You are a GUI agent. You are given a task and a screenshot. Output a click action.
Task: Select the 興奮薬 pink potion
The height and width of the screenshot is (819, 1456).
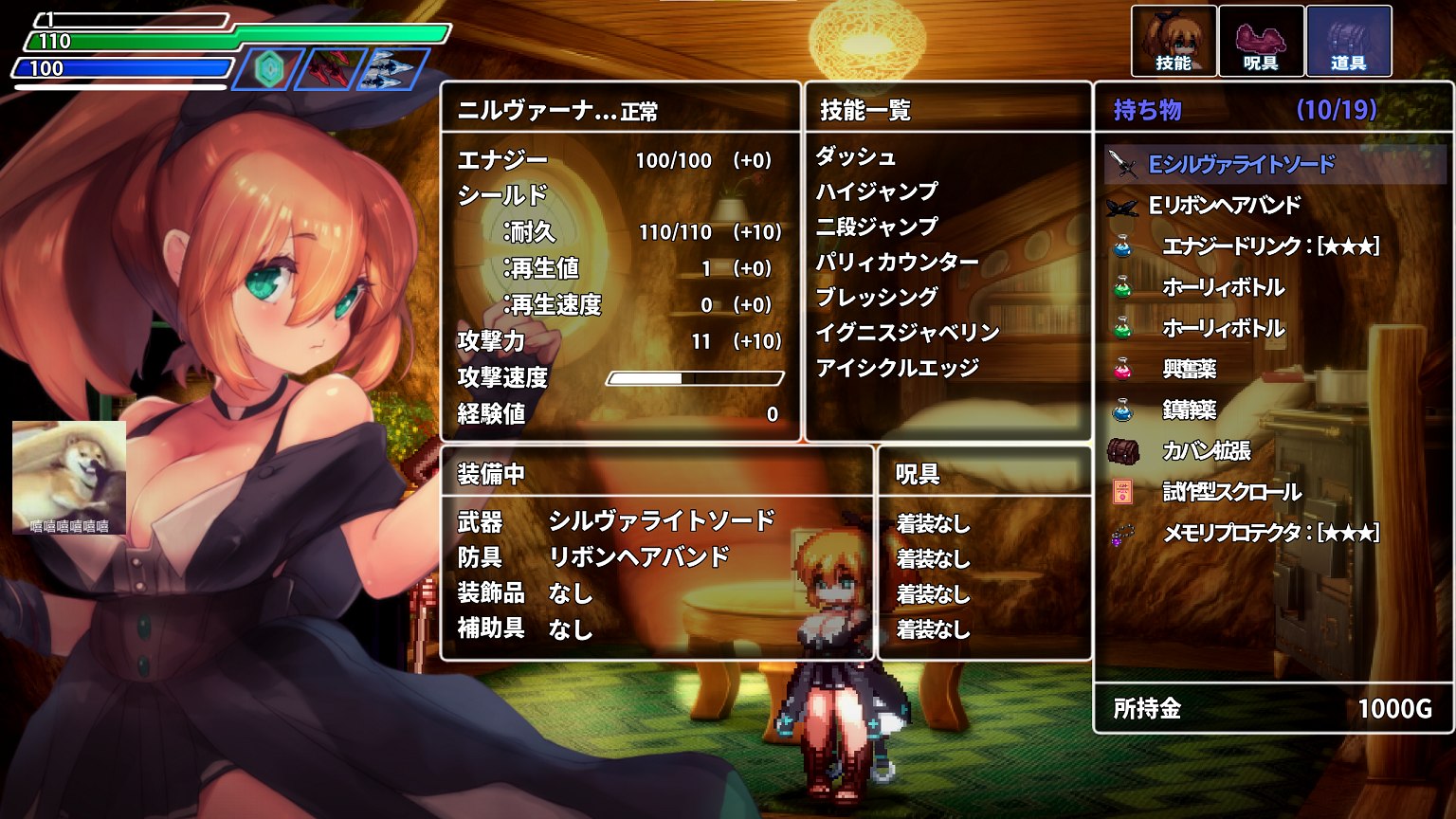tap(1190, 369)
